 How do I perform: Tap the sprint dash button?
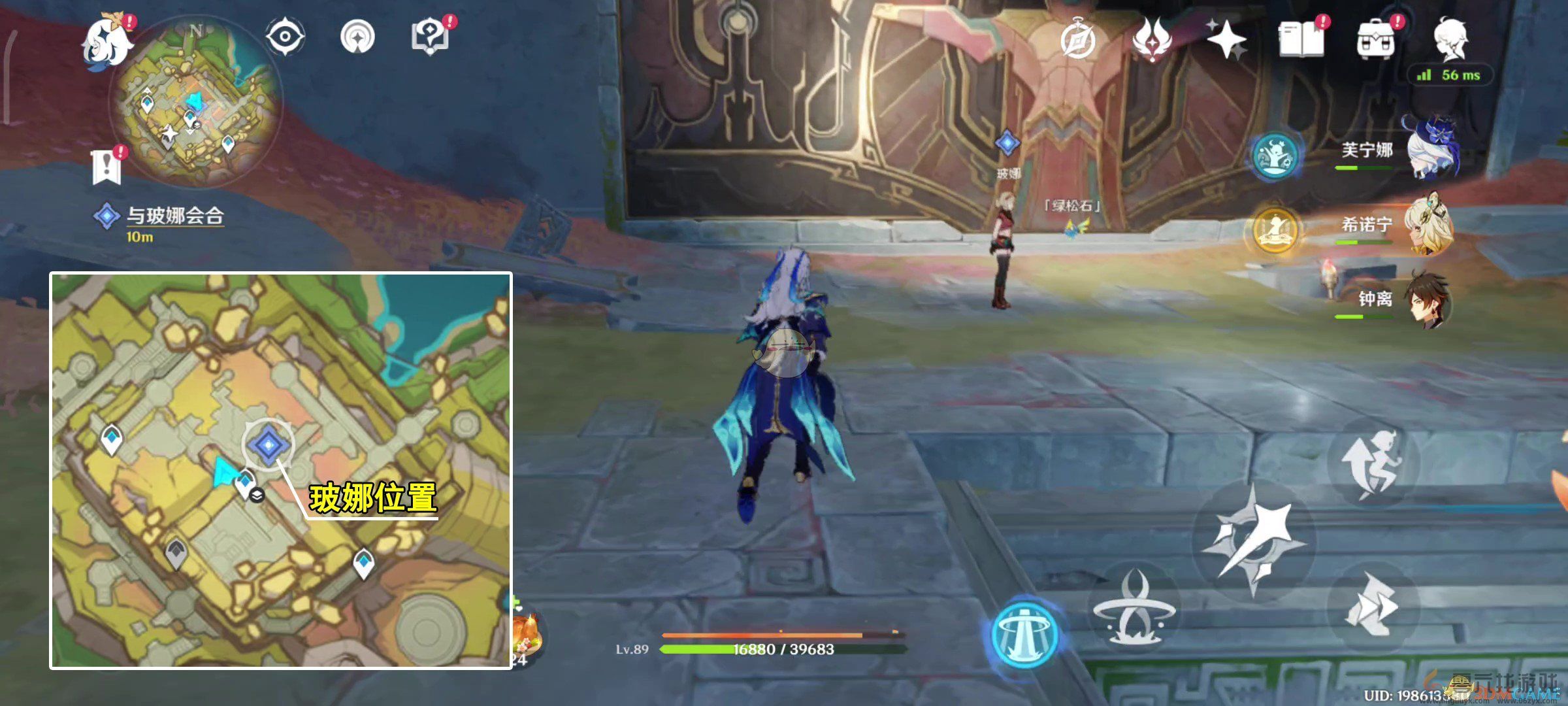[1372, 605]
